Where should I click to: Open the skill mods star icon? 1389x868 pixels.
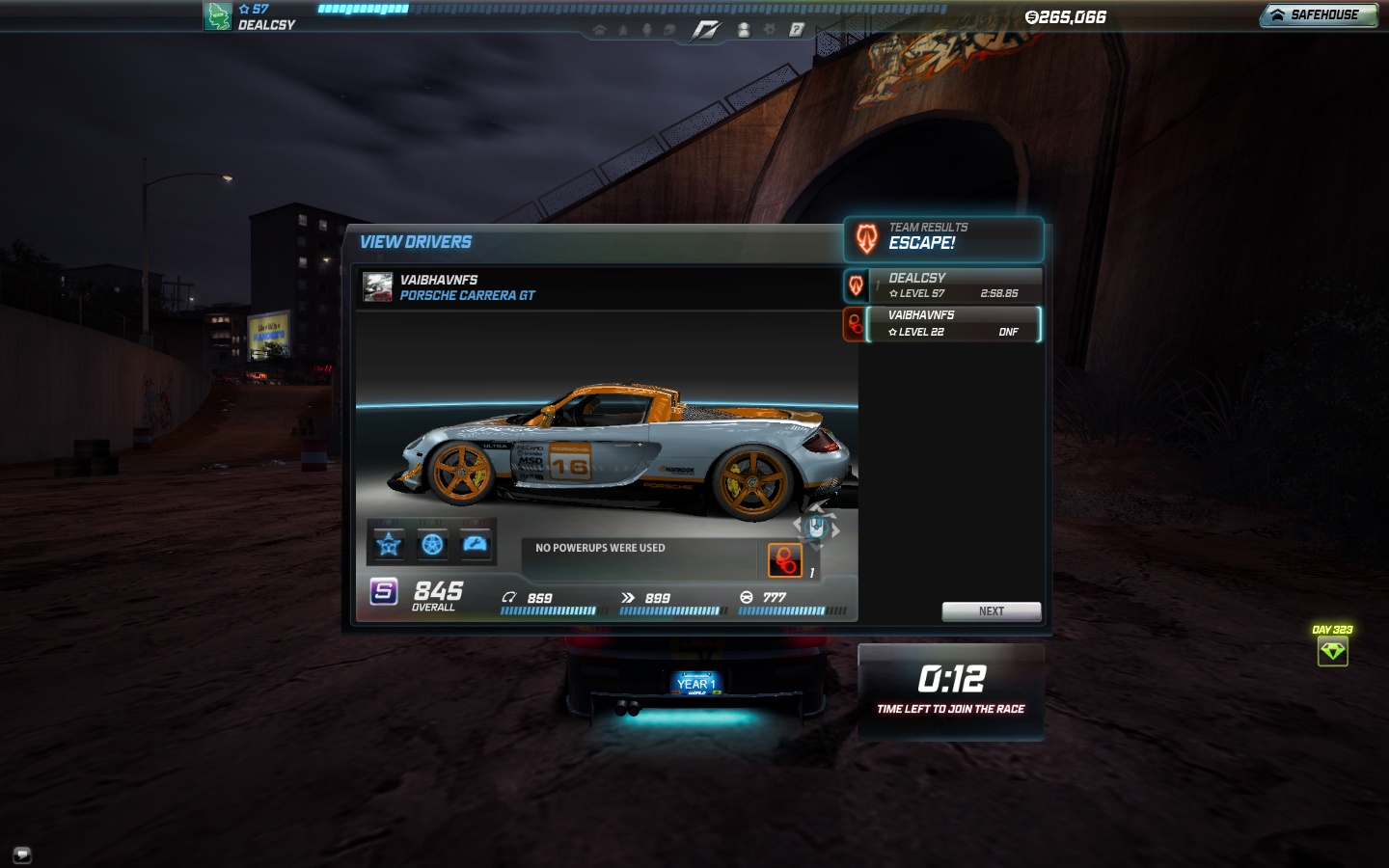389,545
